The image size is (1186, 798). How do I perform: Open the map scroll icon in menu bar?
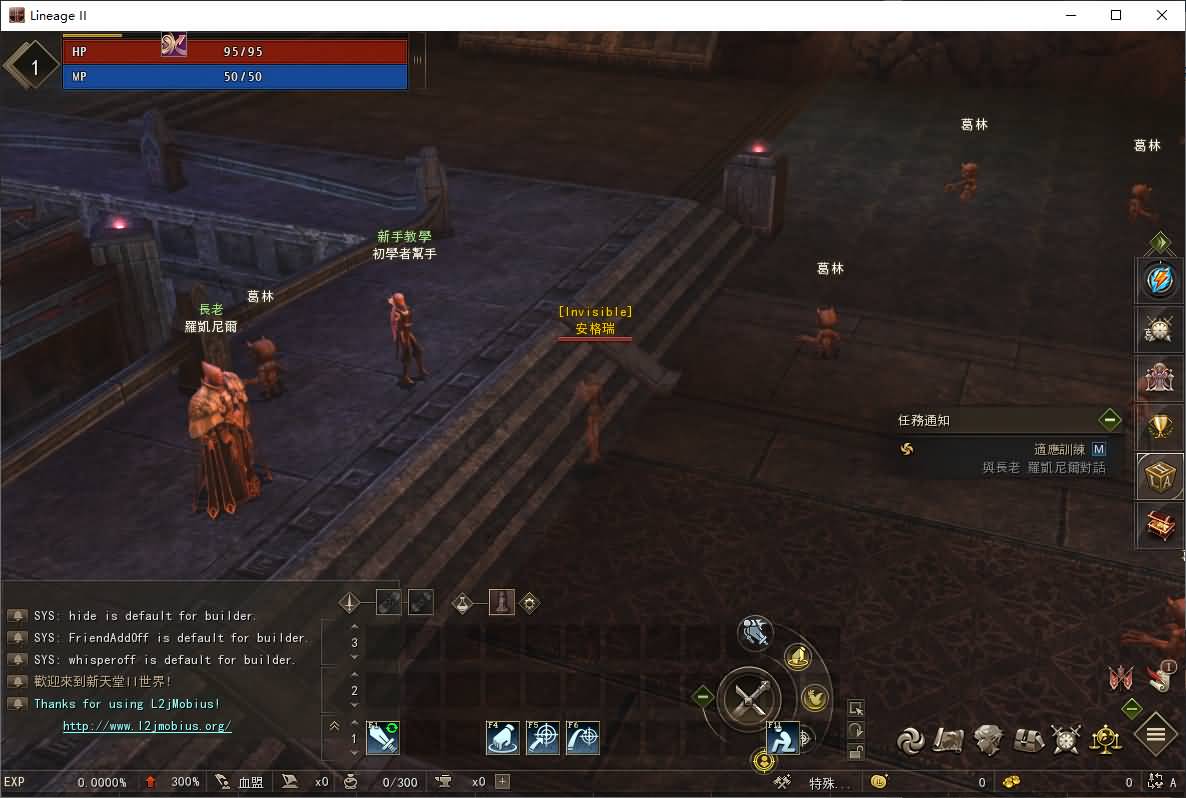(949, 740)
